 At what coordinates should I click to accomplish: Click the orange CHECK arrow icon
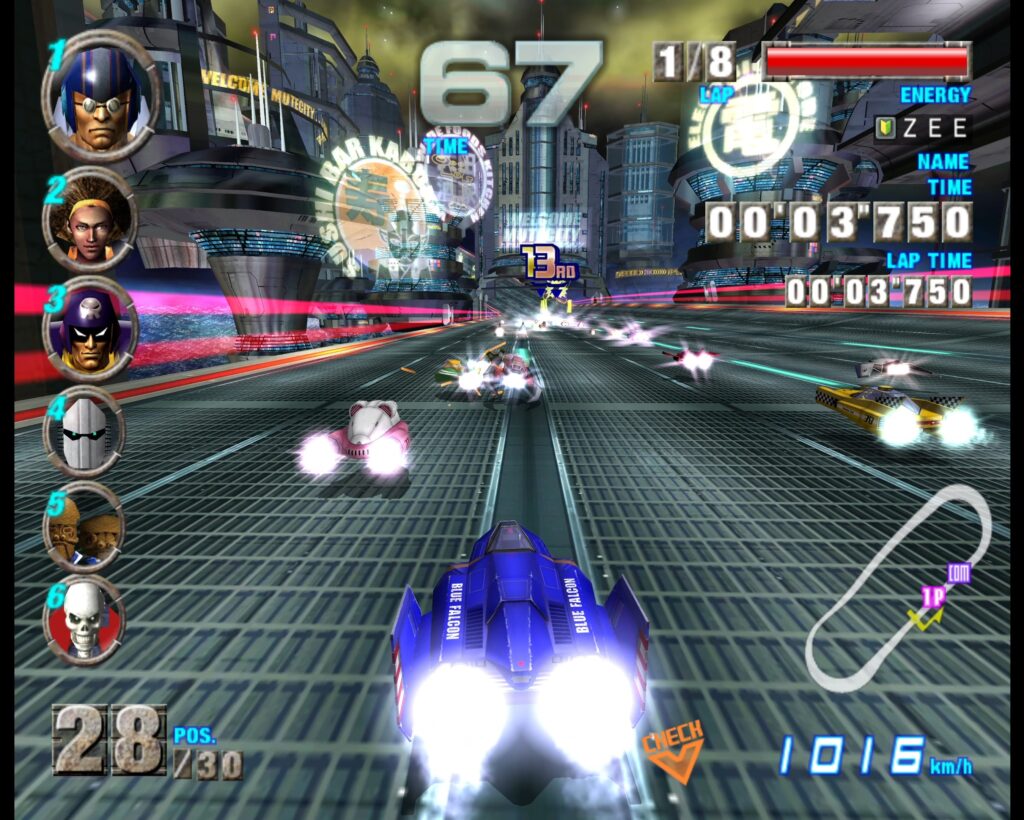coord(672,751)
